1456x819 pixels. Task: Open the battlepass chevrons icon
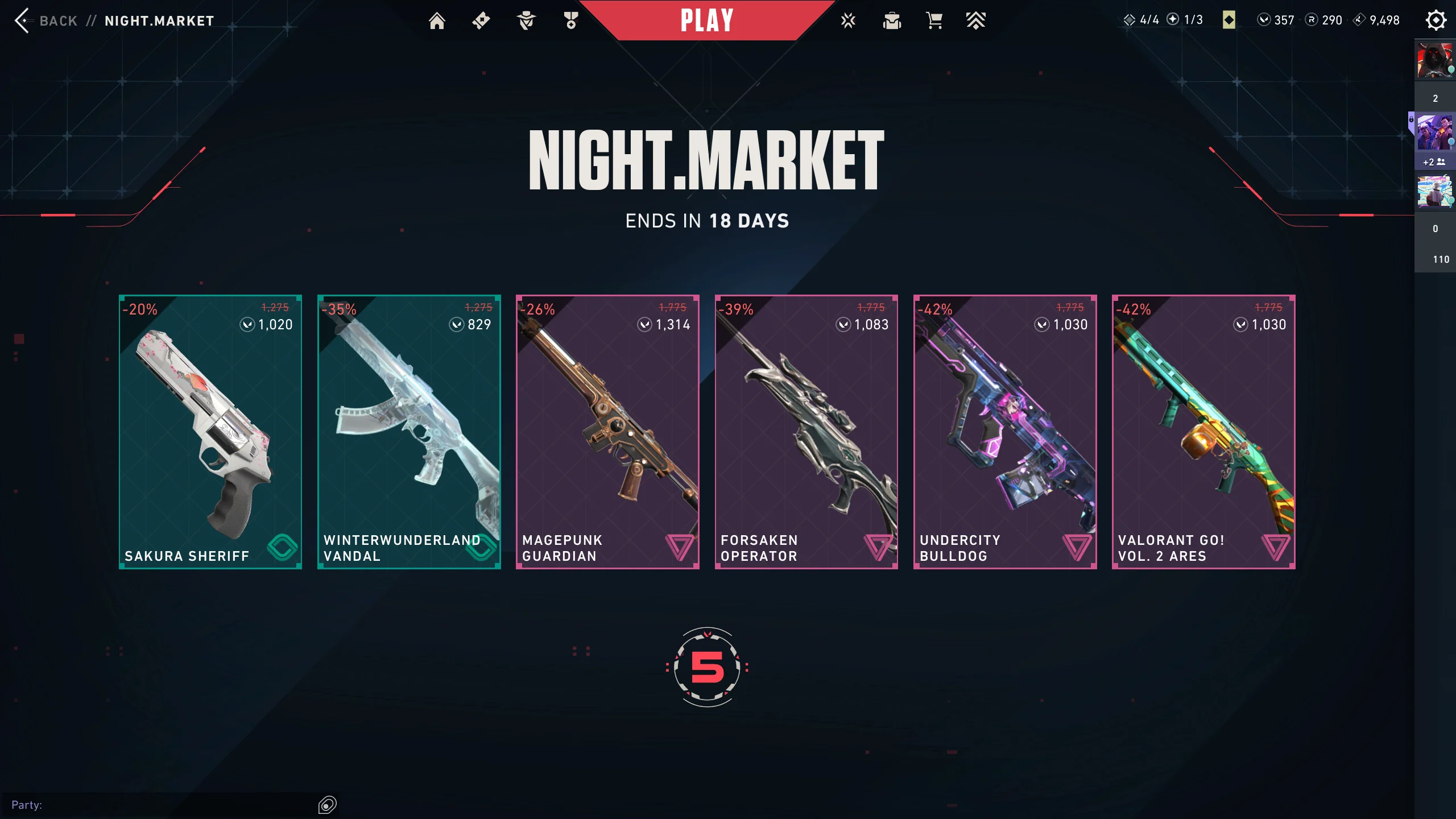click(975, 21)
